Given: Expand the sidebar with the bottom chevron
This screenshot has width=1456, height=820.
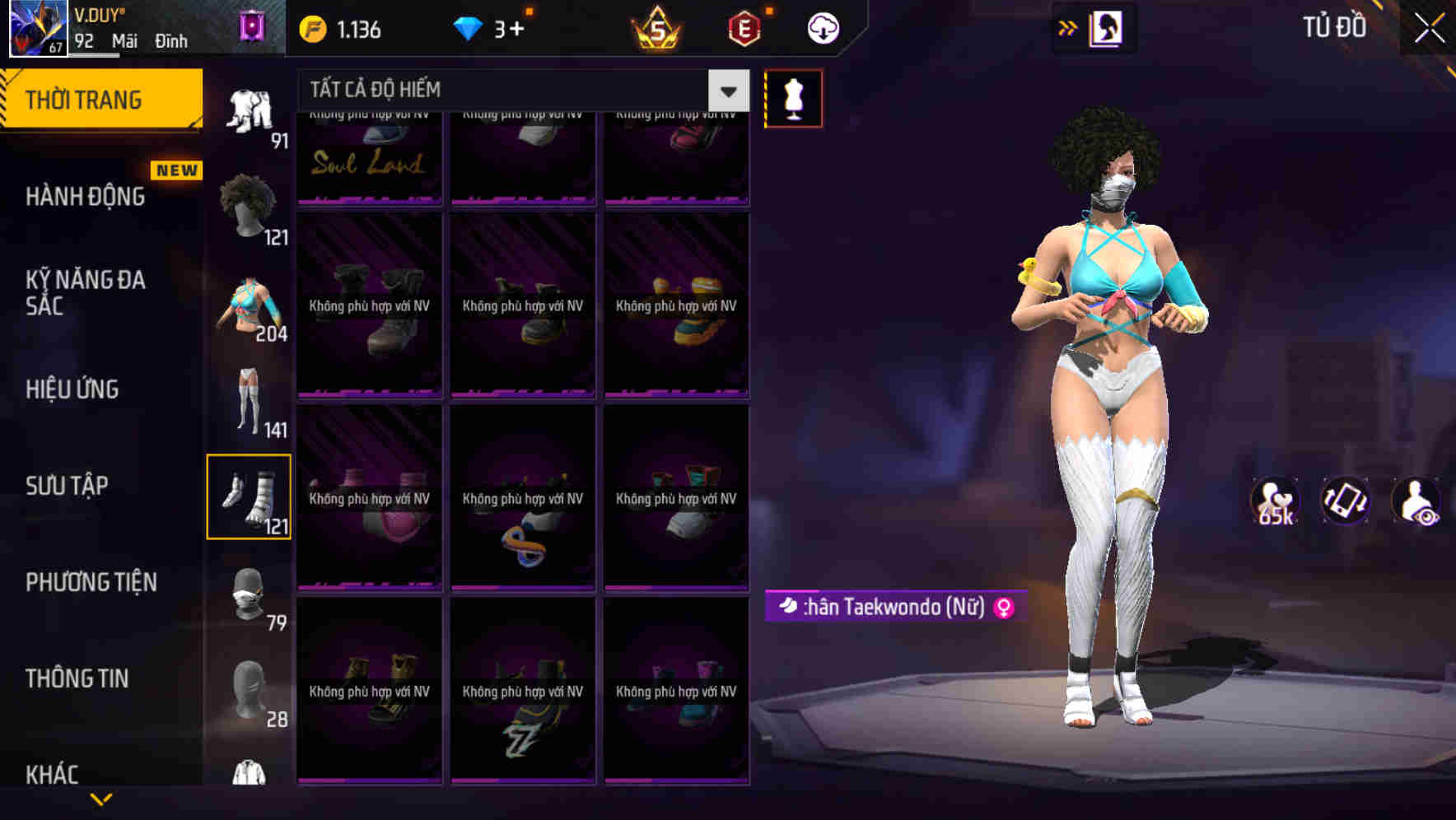Looking at the screenshot, I should 101,797.
